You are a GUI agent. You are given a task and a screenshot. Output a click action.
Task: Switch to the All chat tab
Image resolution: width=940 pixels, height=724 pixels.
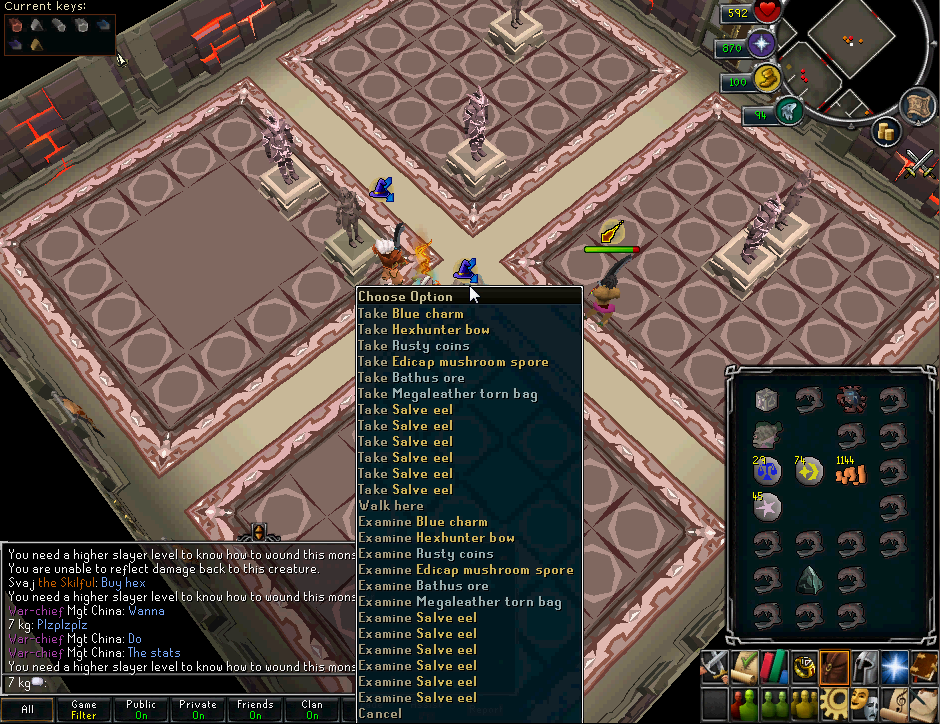(x=28, y=710)
